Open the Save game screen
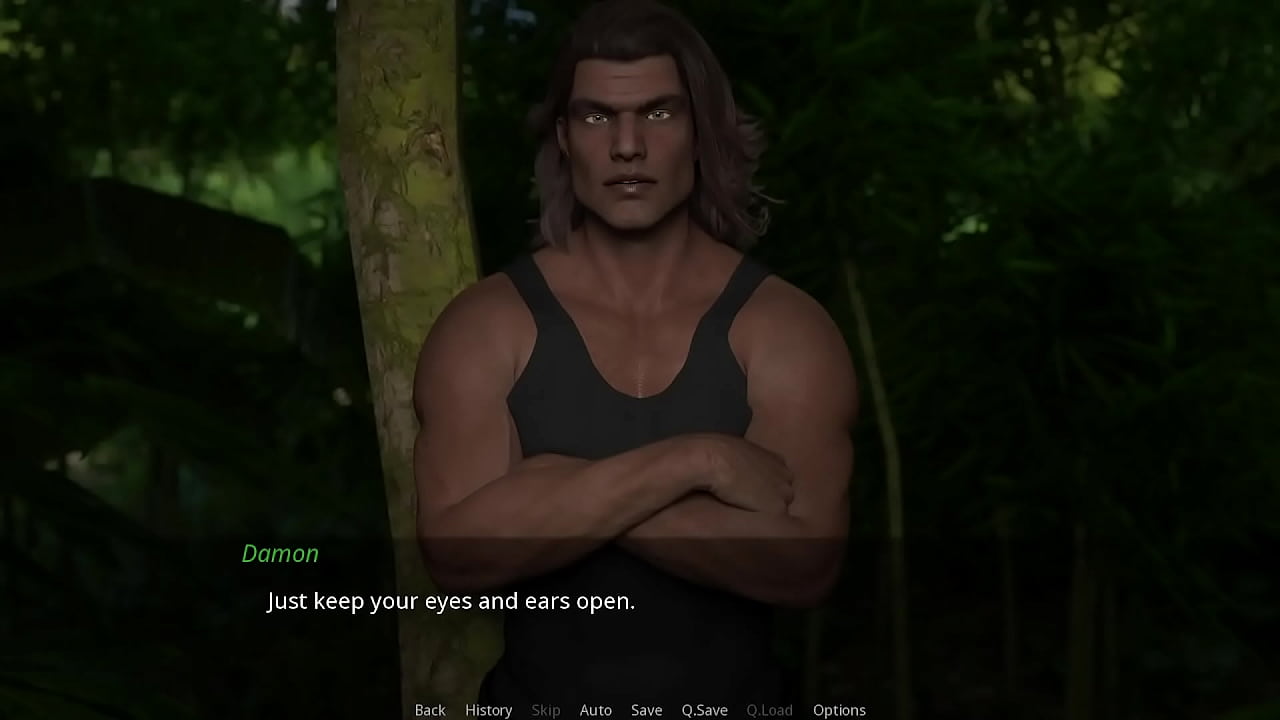The height and width of the screenshot is (720, 1280). click(646, 710)
